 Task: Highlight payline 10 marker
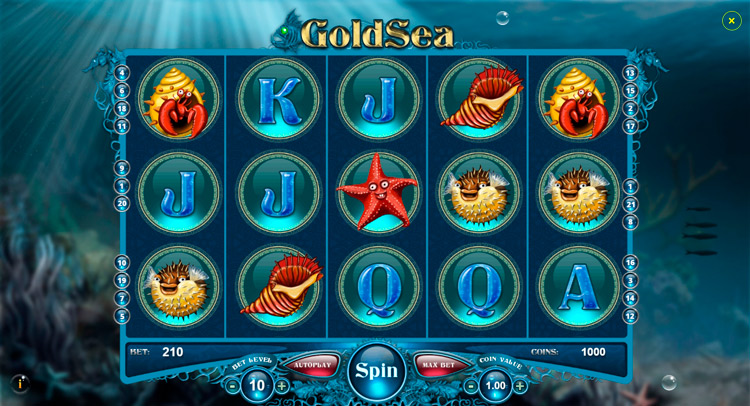pyautogui.click(x=122, y=262)
